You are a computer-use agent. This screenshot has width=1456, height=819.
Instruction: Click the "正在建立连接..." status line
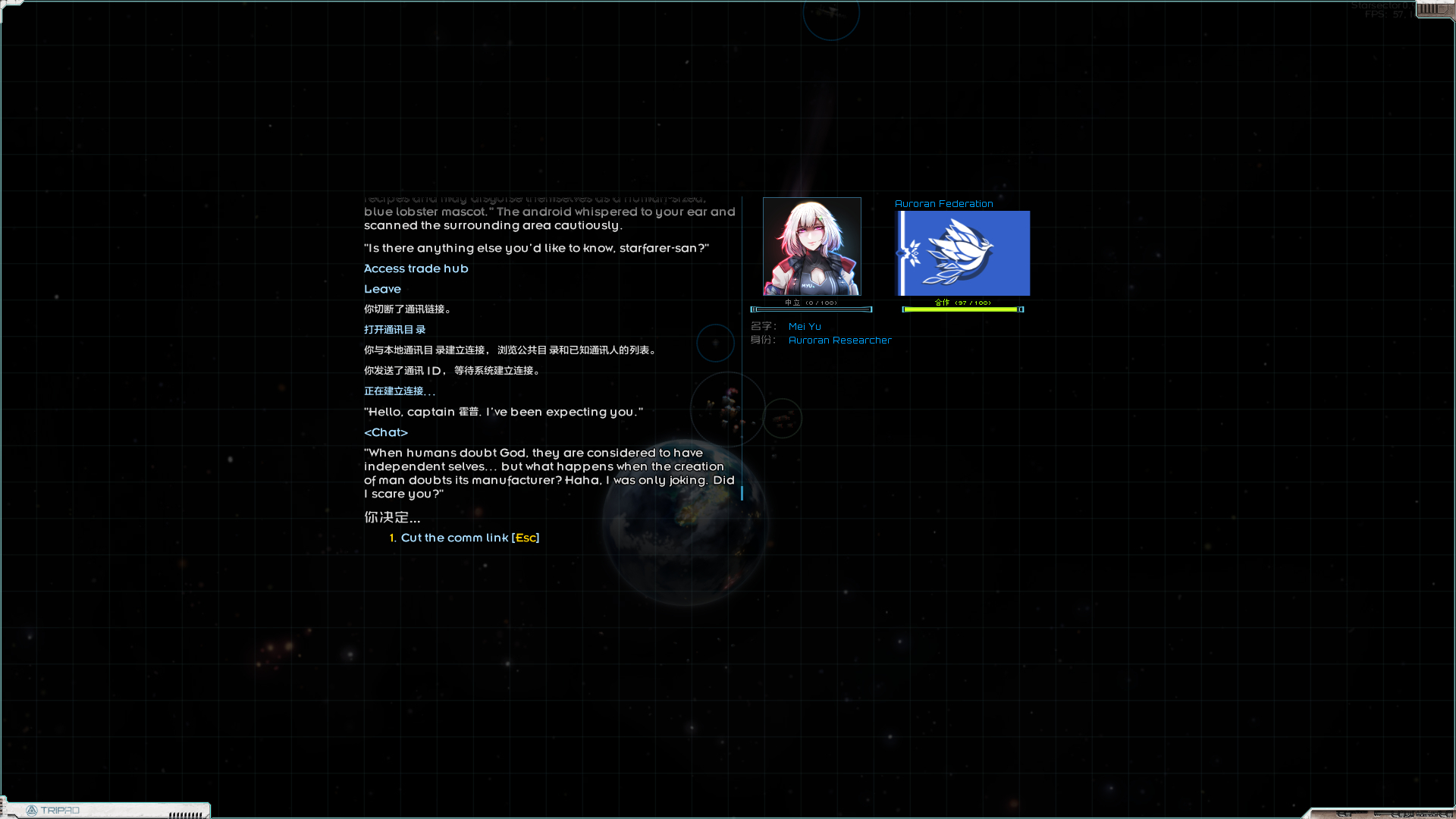click(x=399, y=391)
